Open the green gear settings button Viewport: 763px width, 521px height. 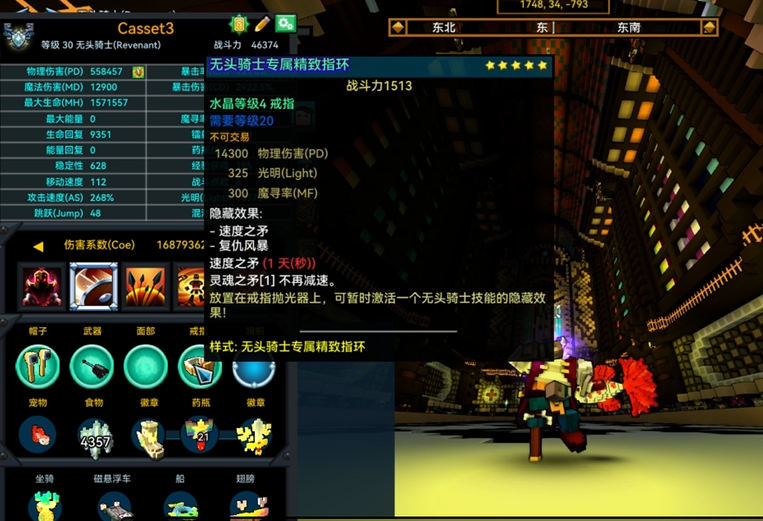coord(285,24)
